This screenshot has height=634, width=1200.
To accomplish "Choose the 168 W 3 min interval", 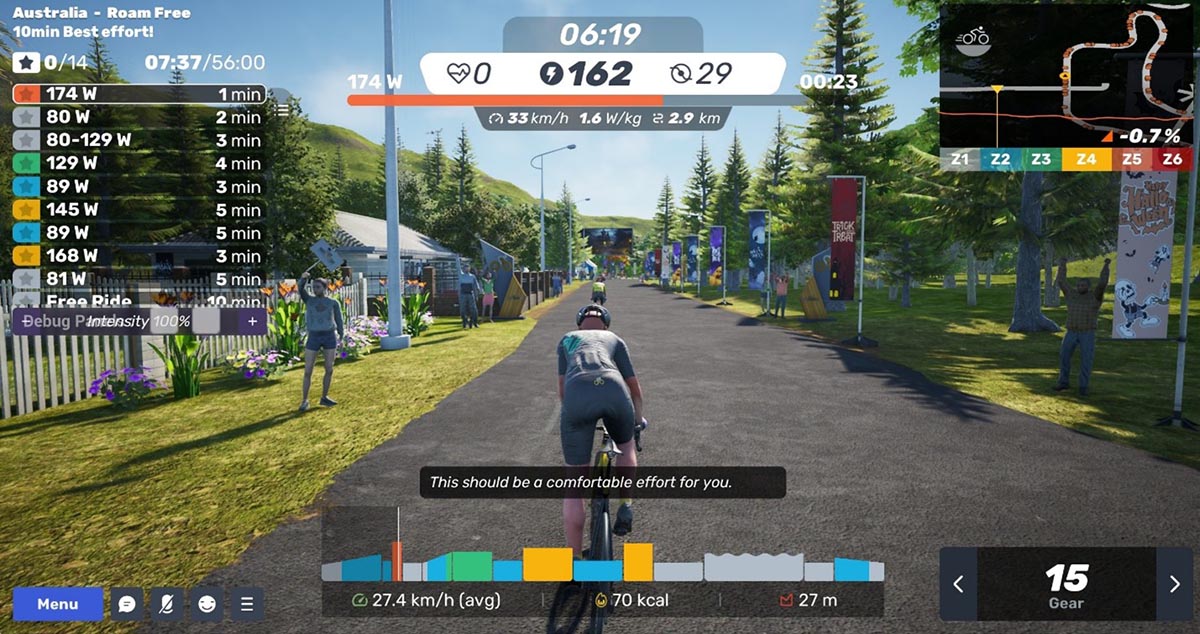I will (x=138, y=256).
